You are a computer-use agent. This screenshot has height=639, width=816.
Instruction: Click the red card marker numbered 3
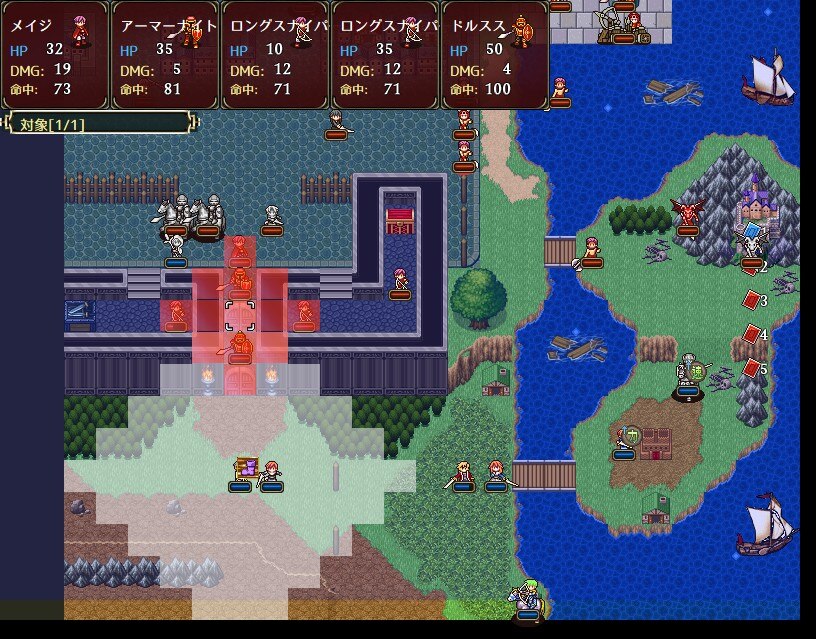coord(751,301)
